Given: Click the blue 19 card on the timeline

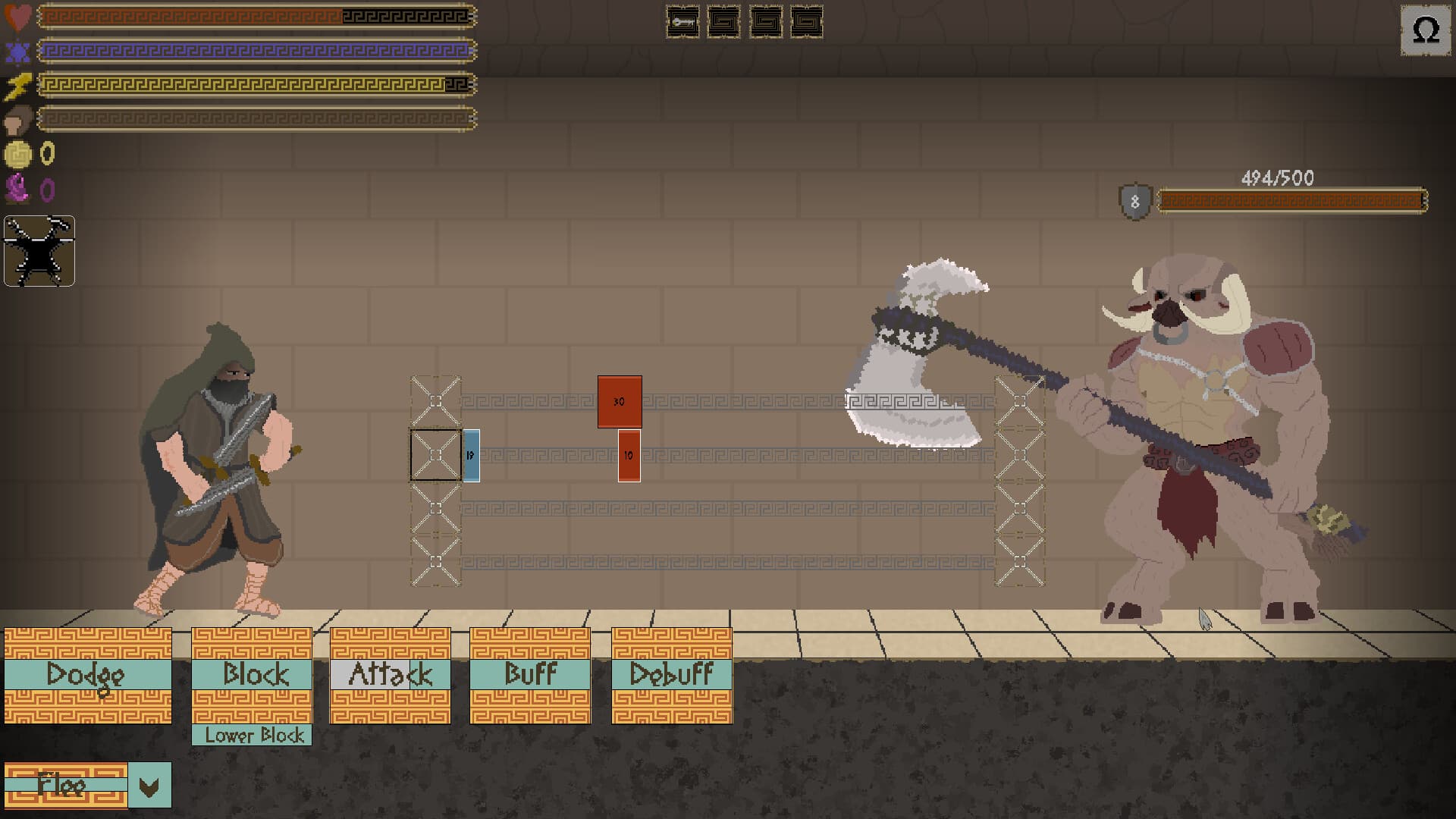Looking at the screenshot, I should 472,456.
